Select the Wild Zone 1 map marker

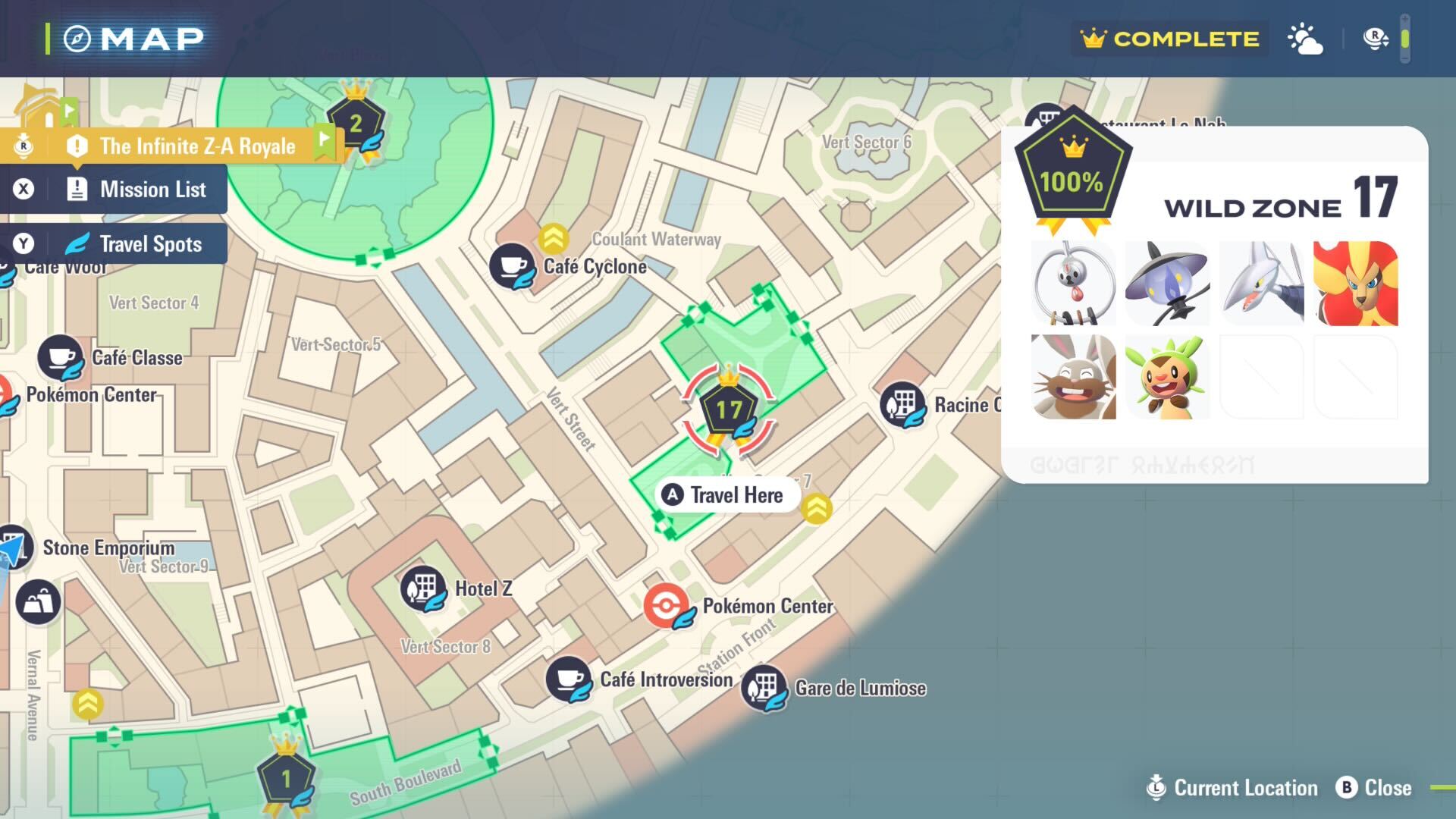(286, 778)
